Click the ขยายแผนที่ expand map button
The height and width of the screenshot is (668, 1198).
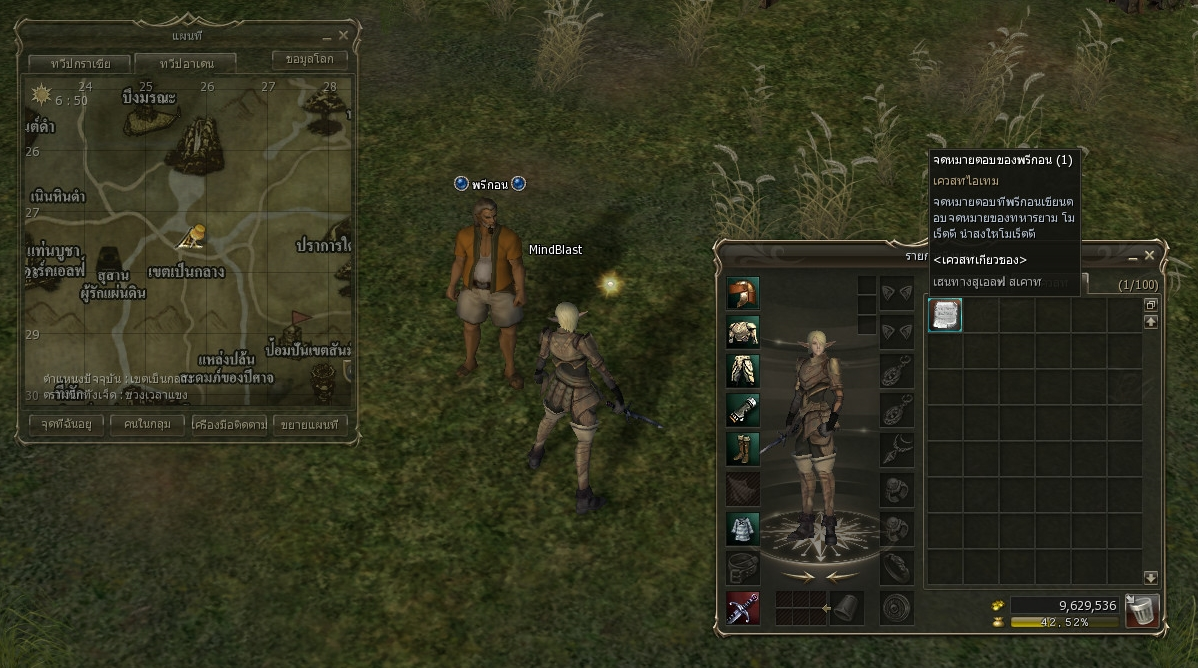pos(310,424)
